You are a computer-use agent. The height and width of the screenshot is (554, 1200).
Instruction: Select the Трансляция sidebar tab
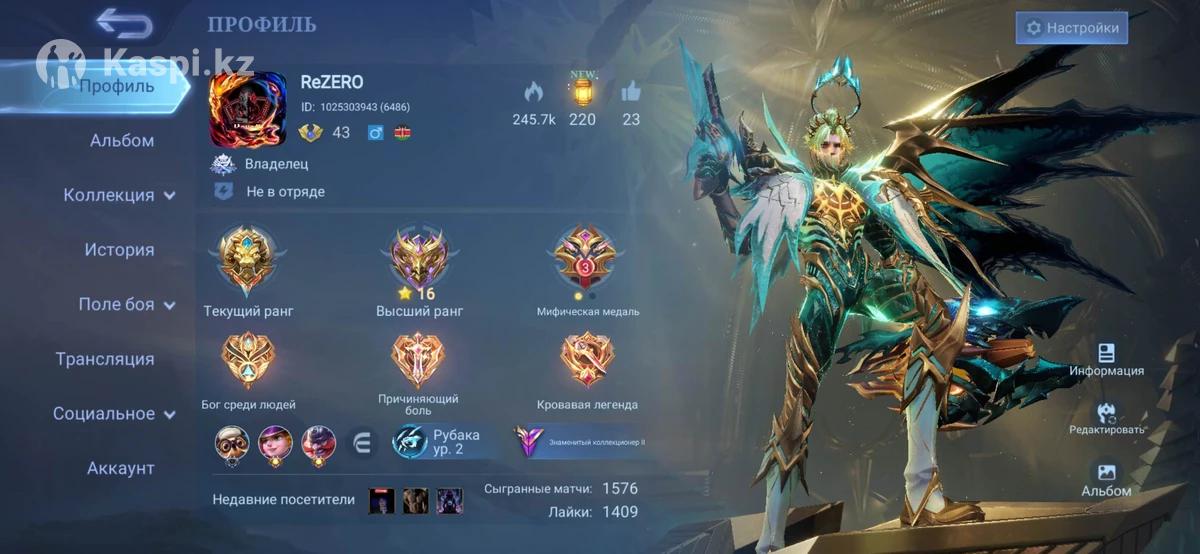click(x=105, y=359)
